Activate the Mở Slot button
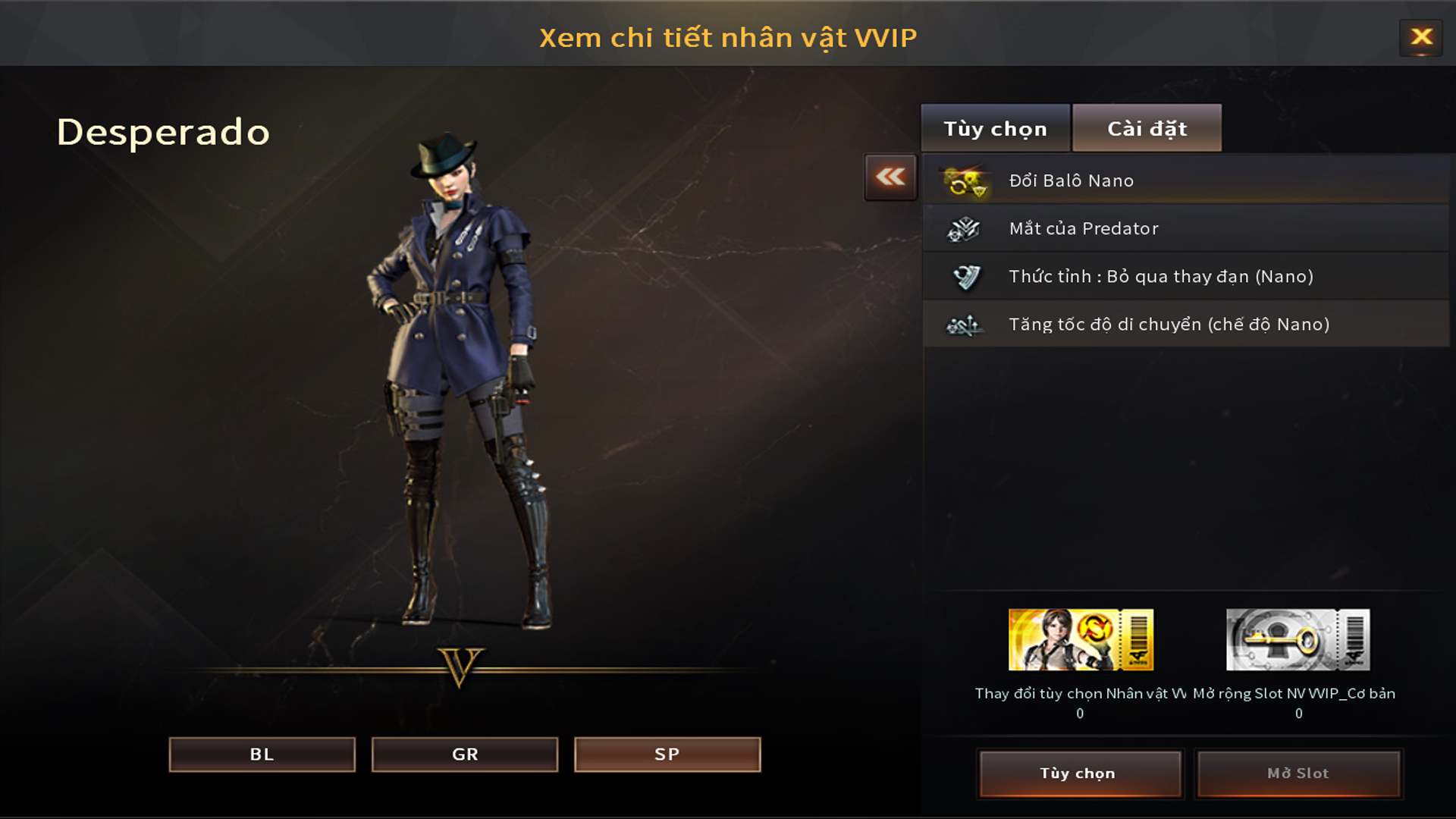This screenshot has height=819, width=1456. tap(1298, 773)
